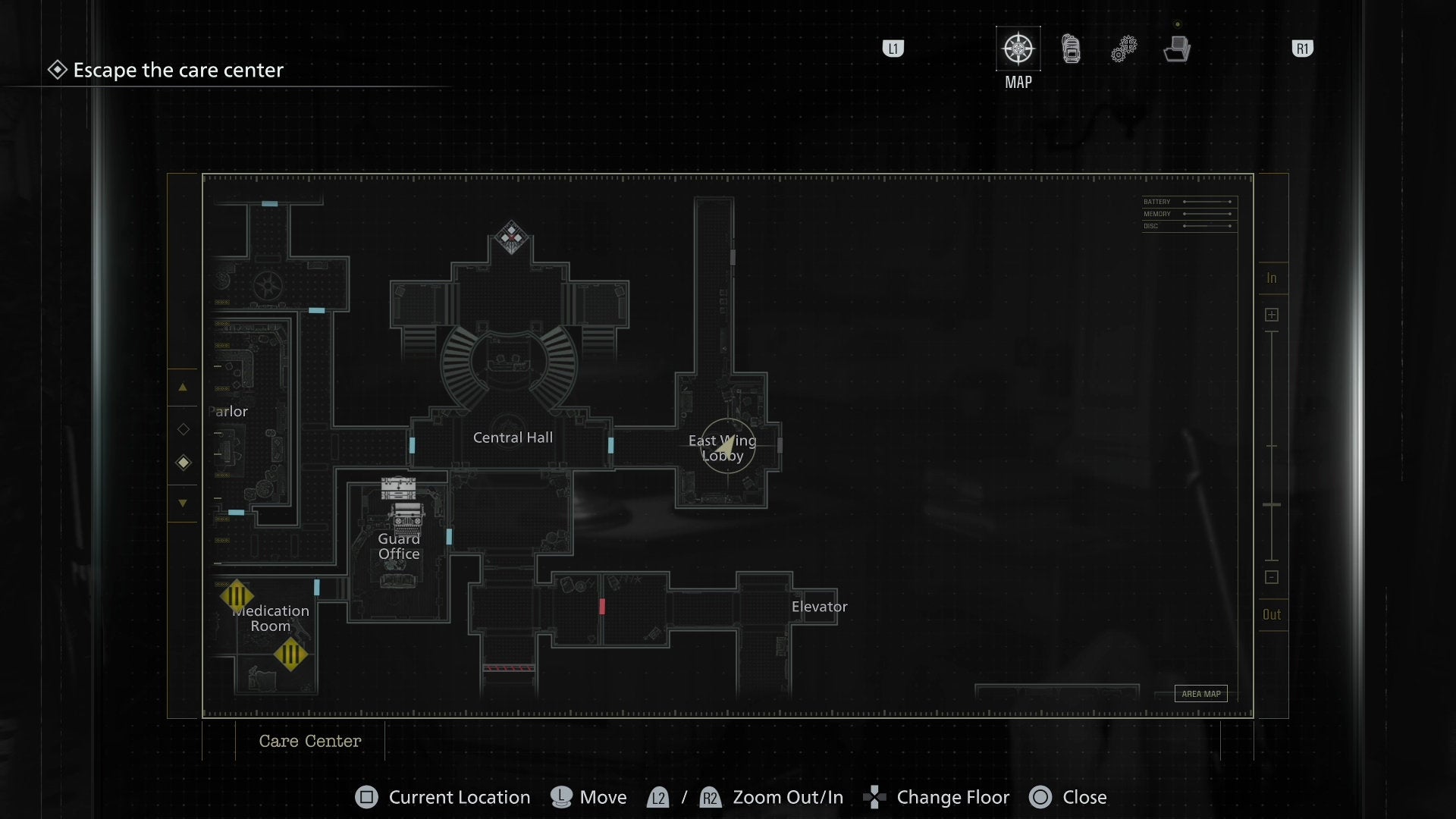
Task: Expand zoom with the plus control
Action: pyautogui.click(x=1272, y=314)
